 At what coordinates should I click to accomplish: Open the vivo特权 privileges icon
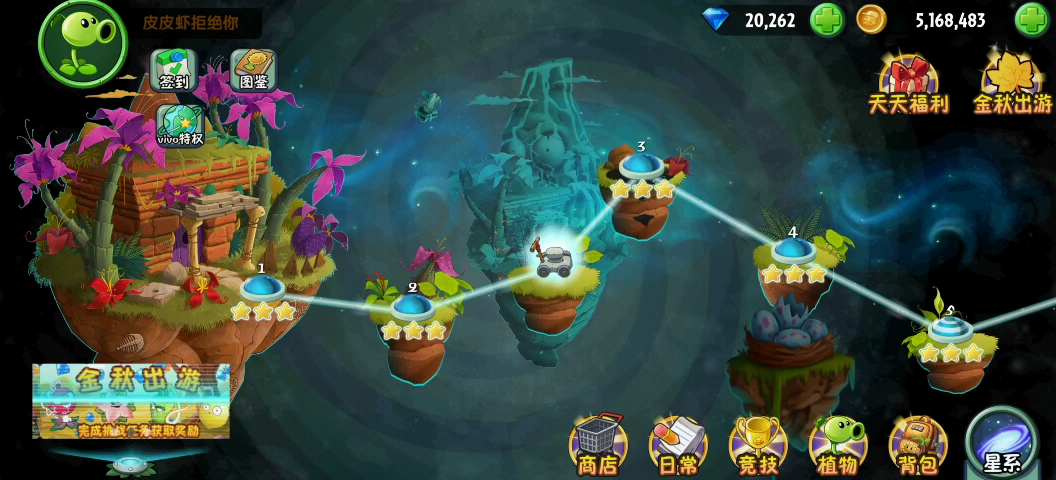[x=180, y=126]
